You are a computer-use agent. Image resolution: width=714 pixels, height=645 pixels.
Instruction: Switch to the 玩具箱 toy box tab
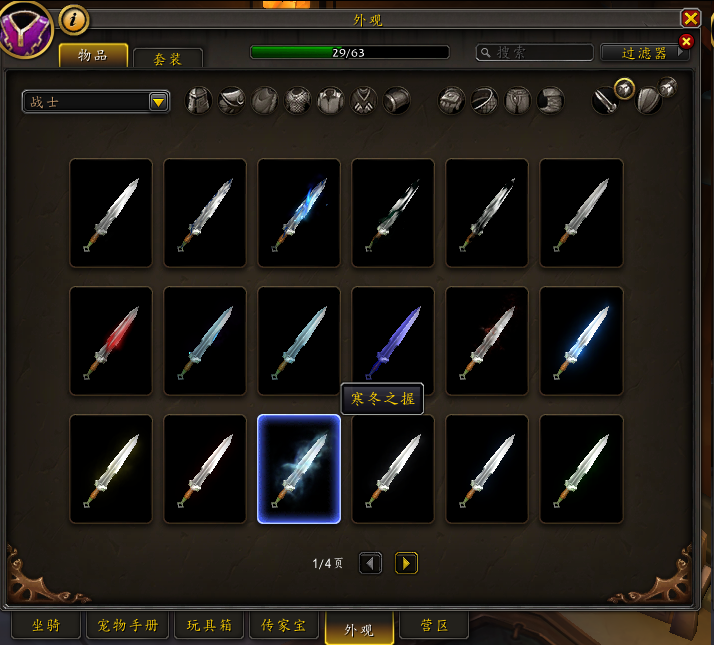pos(209,626)
